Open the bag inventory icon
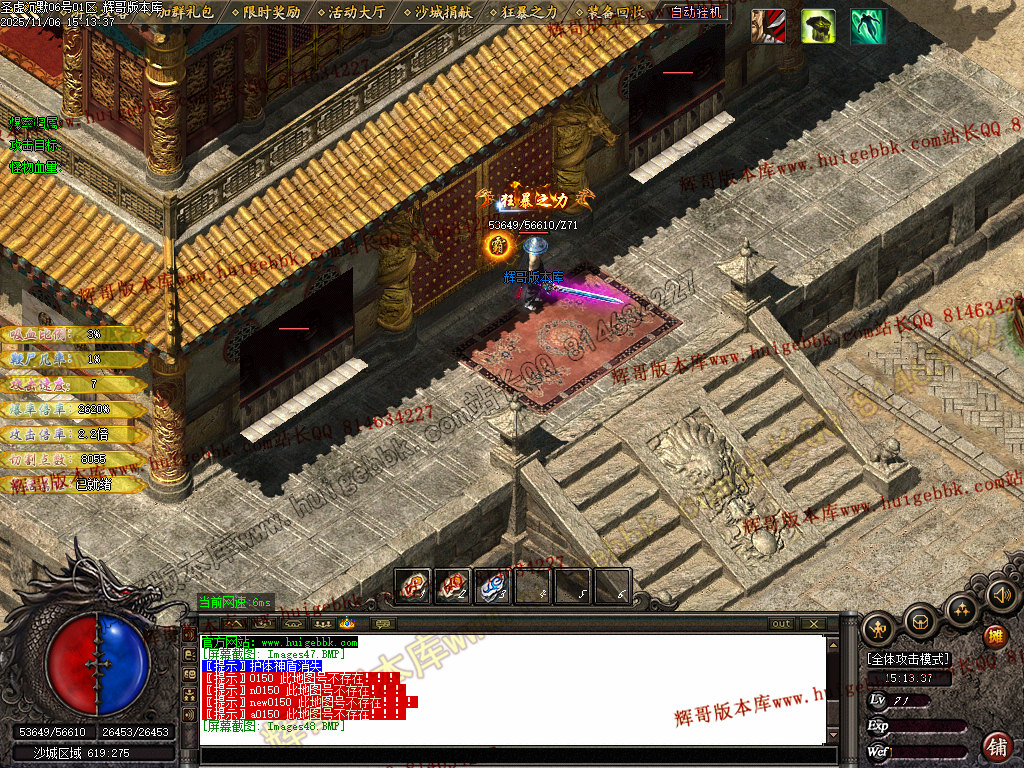Image resolution: width=1024 pixels, height=768 pixels. [920, 622]
